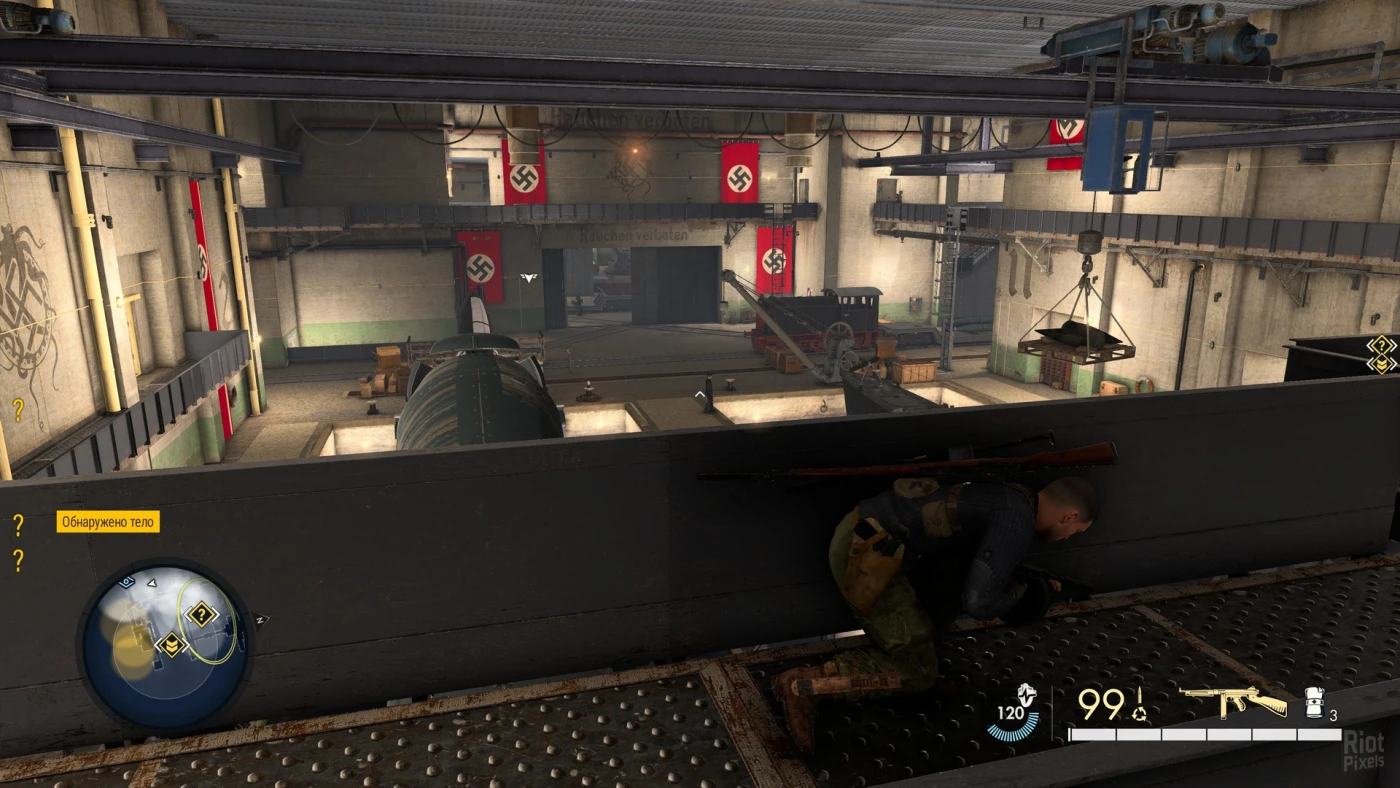The height and width of the screenshot is (788, 1400).
Task: Click the circular minimap
Action: [x=165, y=645]
